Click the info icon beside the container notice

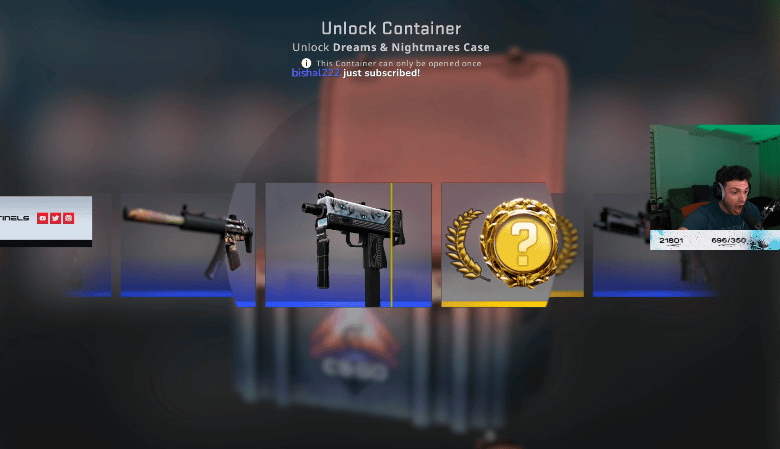pyautogui.click(x=307, y=63)
